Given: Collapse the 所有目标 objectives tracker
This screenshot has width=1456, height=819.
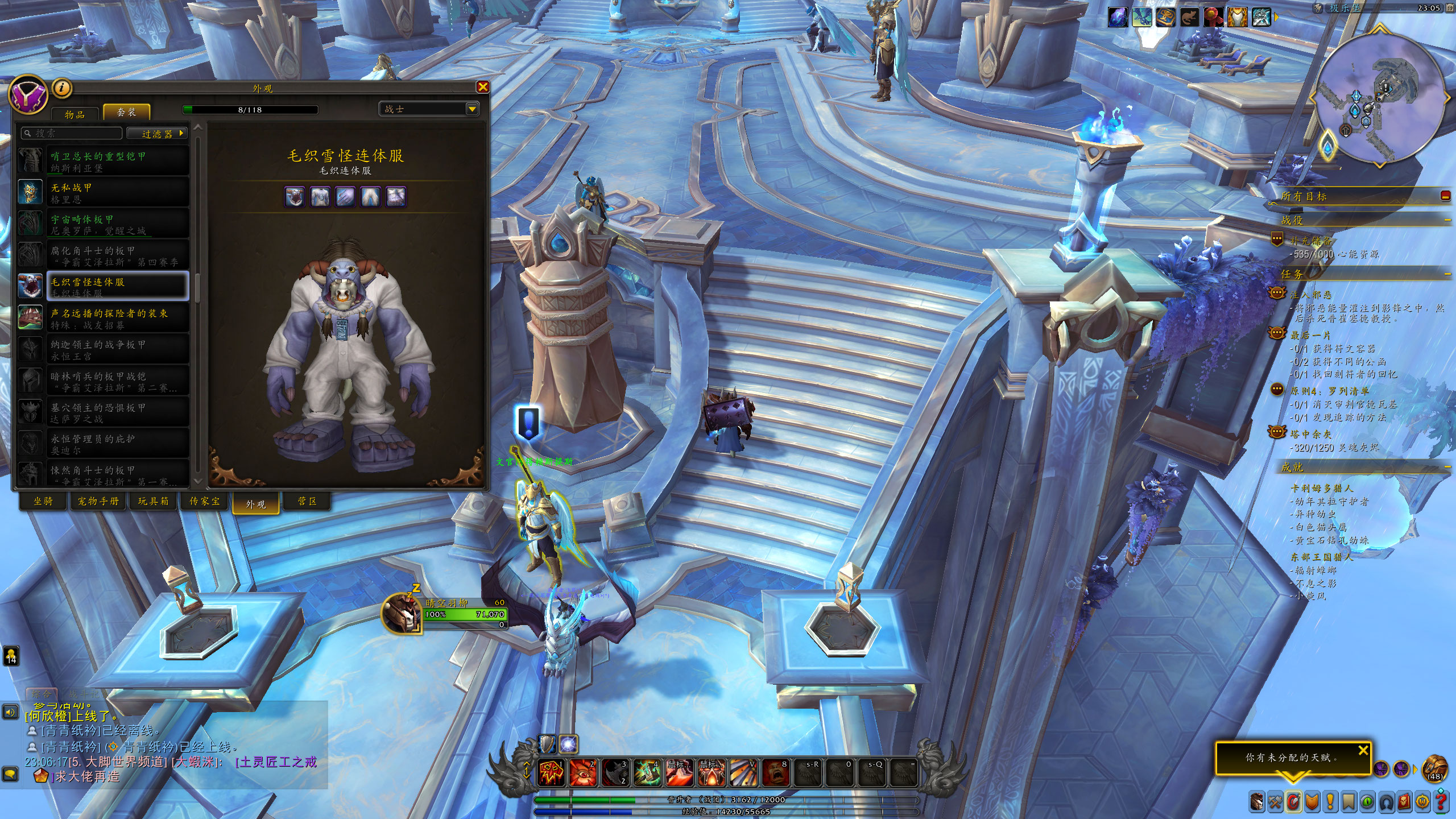Looking at the screenshot, I should tap(1445, 196).
